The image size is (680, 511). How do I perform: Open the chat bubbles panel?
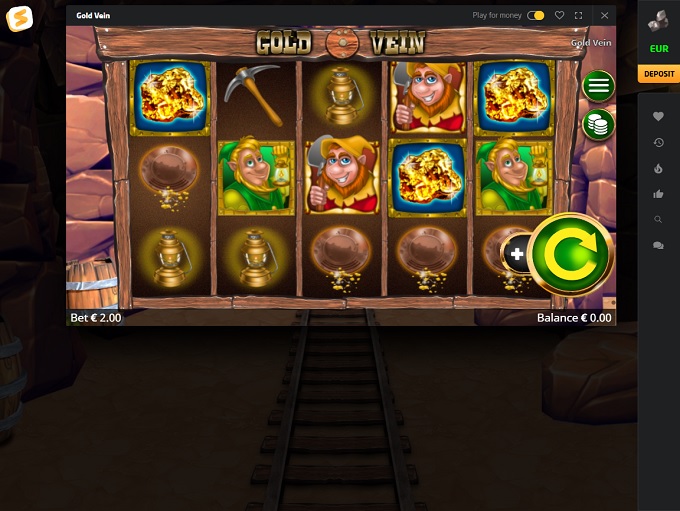658,245
